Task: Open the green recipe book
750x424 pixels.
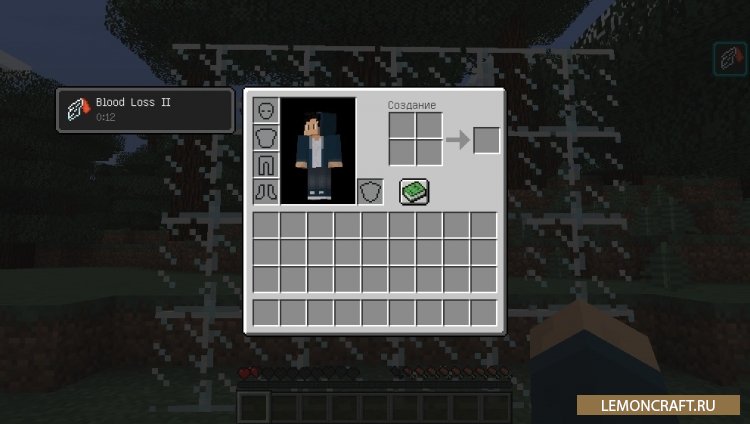Action: (414, 191)
